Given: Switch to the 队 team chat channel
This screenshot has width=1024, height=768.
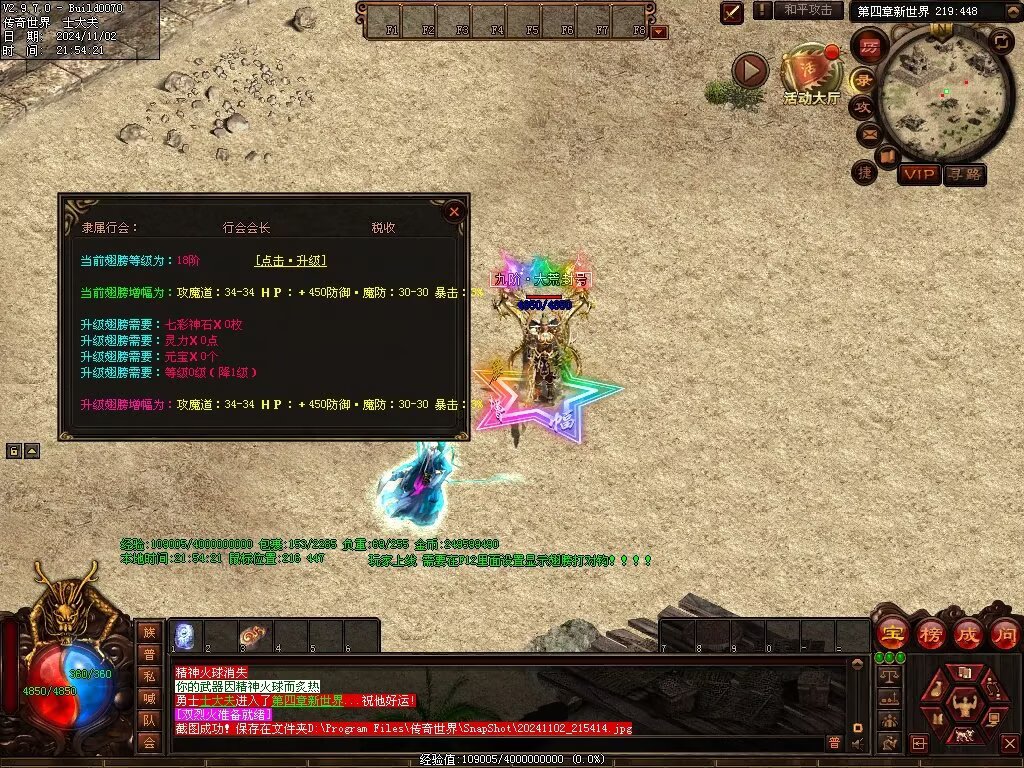Looking at the screenshot, I should click(x=149, y=719).
